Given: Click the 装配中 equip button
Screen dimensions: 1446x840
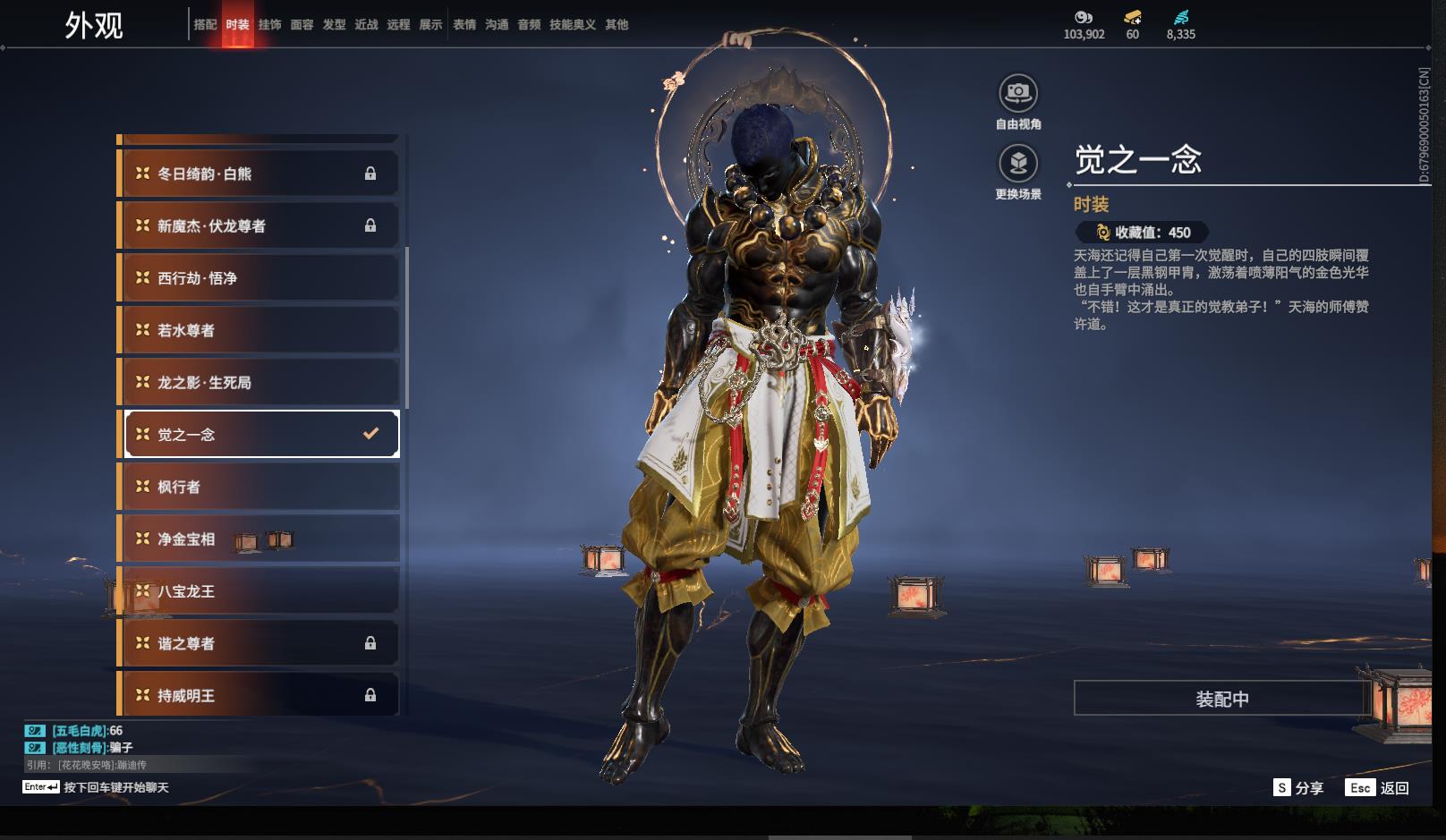Looking at the screenshot, I should 1221,699.
